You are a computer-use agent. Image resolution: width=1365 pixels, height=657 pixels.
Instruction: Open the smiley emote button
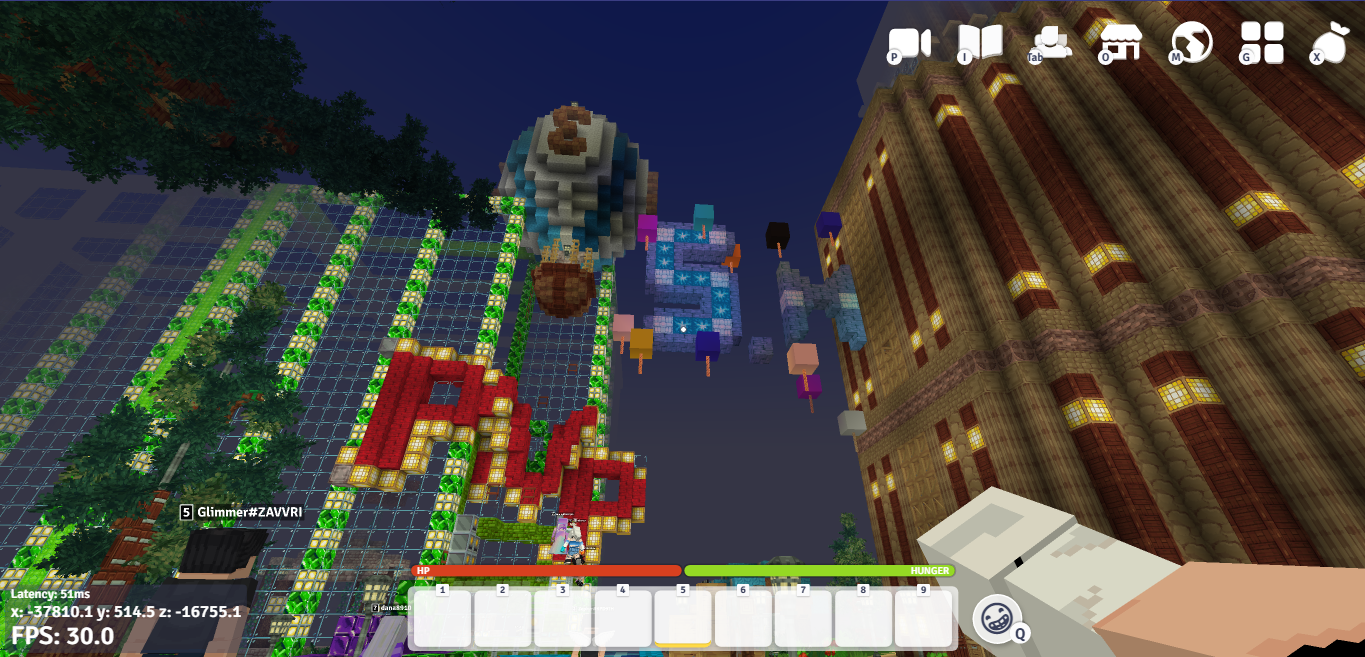(997, 619)
